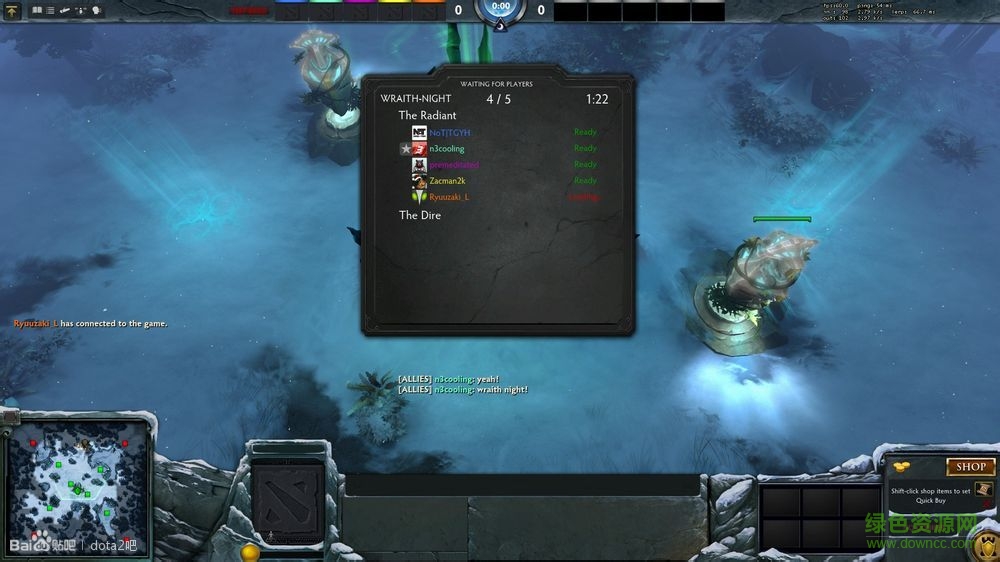Open the Shop panel
Image resolution: width=1000 pixels, height=562 pixels.
click(x=970, y=466)
